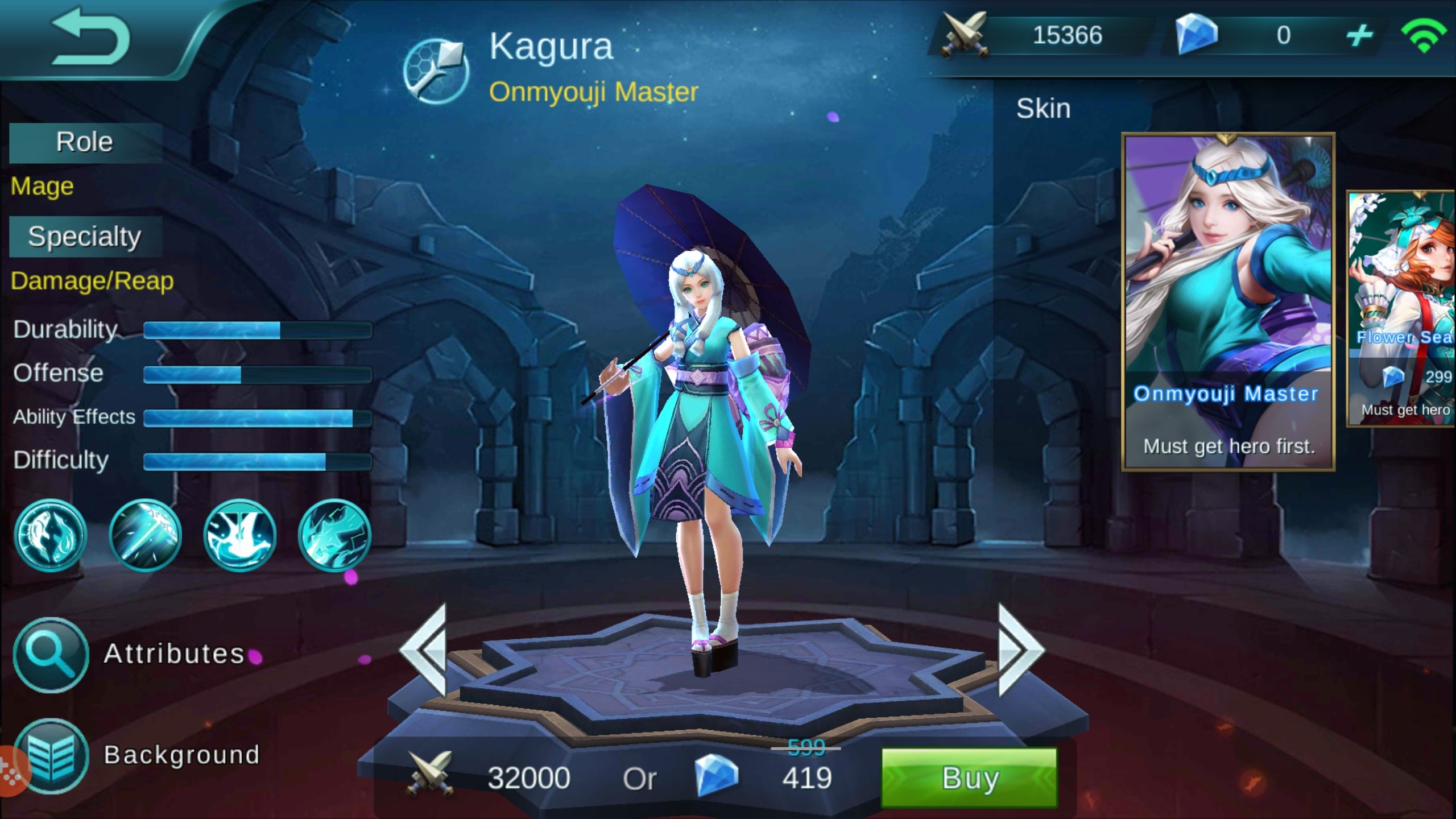Buy the hero Kagura

pos(969,777)
